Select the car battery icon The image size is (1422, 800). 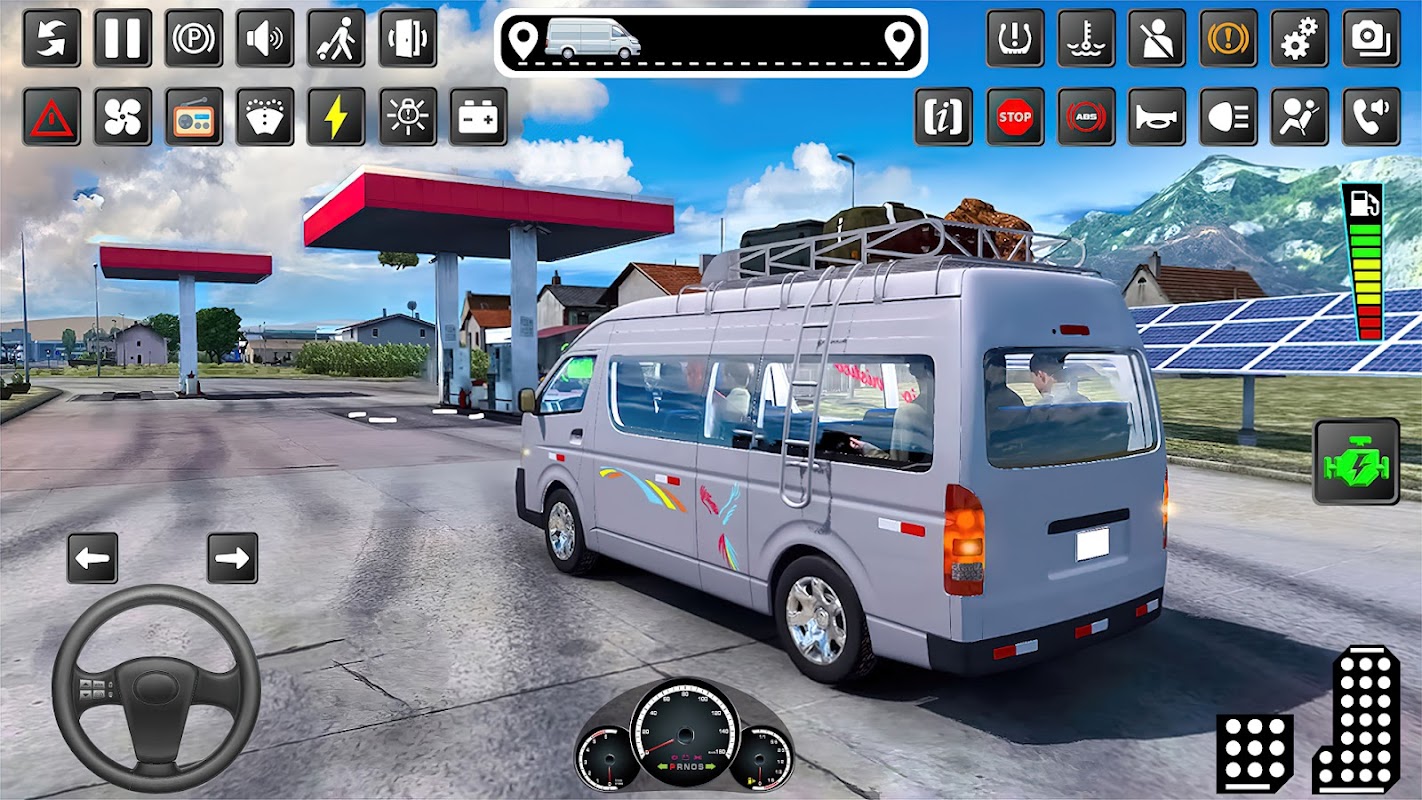tap(478, 117)
